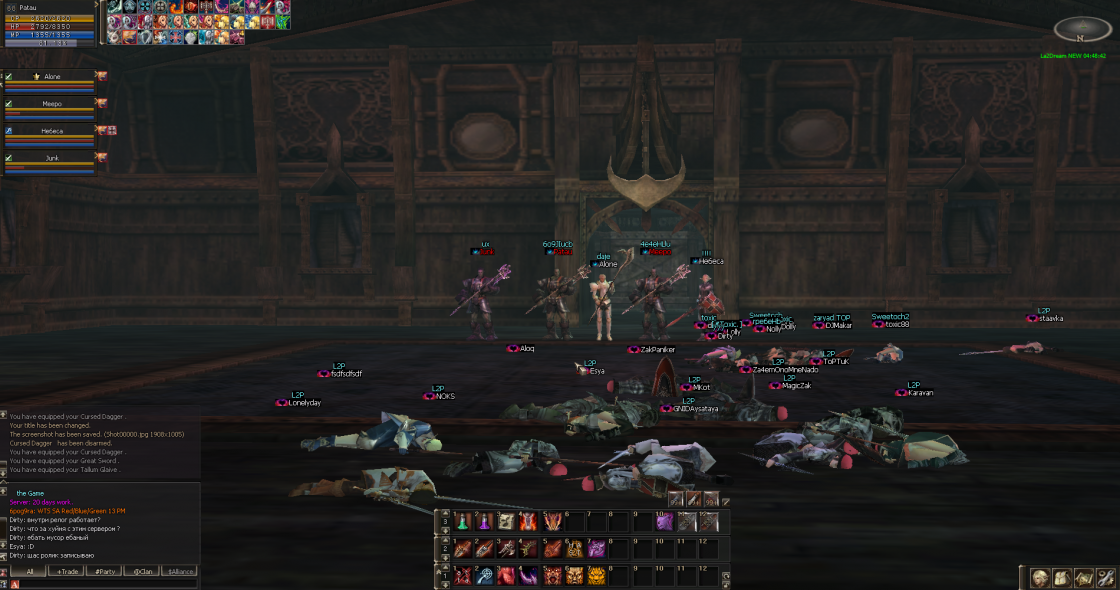This screenshot has width=1120, height=590.
Task: Select the Alliance chat tab
Action: tap(179, 571)
